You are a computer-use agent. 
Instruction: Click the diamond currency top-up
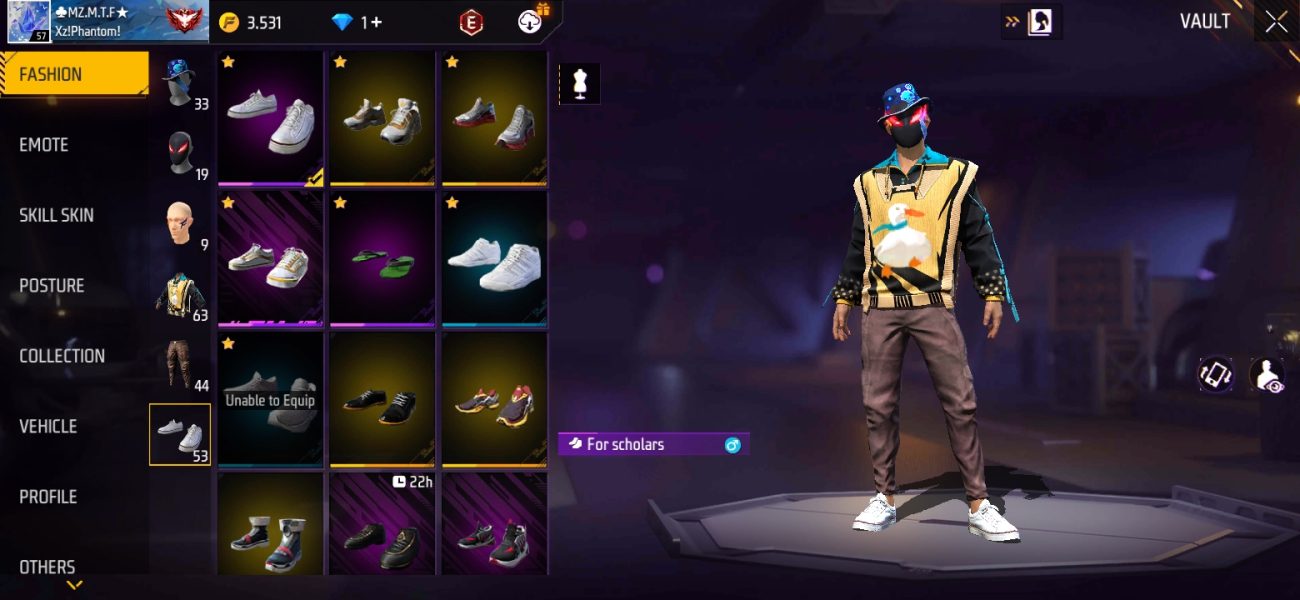pyautogui.click(x=357, y=22)
